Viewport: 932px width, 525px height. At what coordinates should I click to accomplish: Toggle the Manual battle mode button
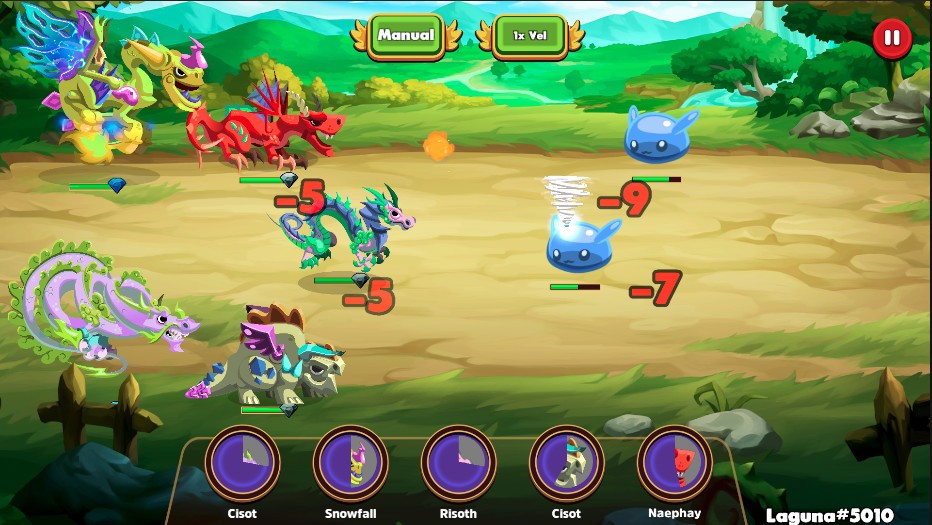point(405,36)
